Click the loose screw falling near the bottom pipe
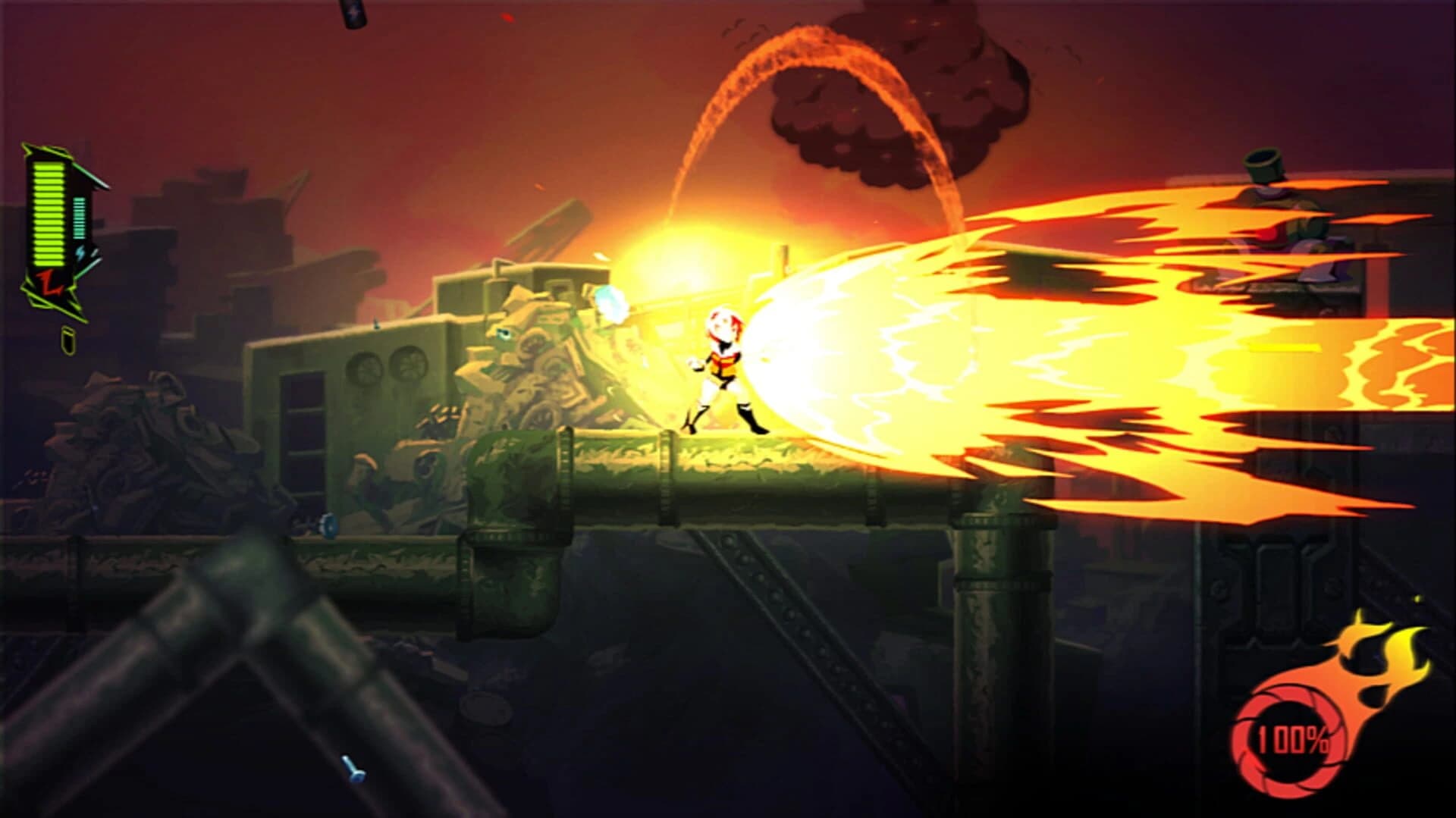The width and height of the screenshot is (1456, 818). [353, 767]
